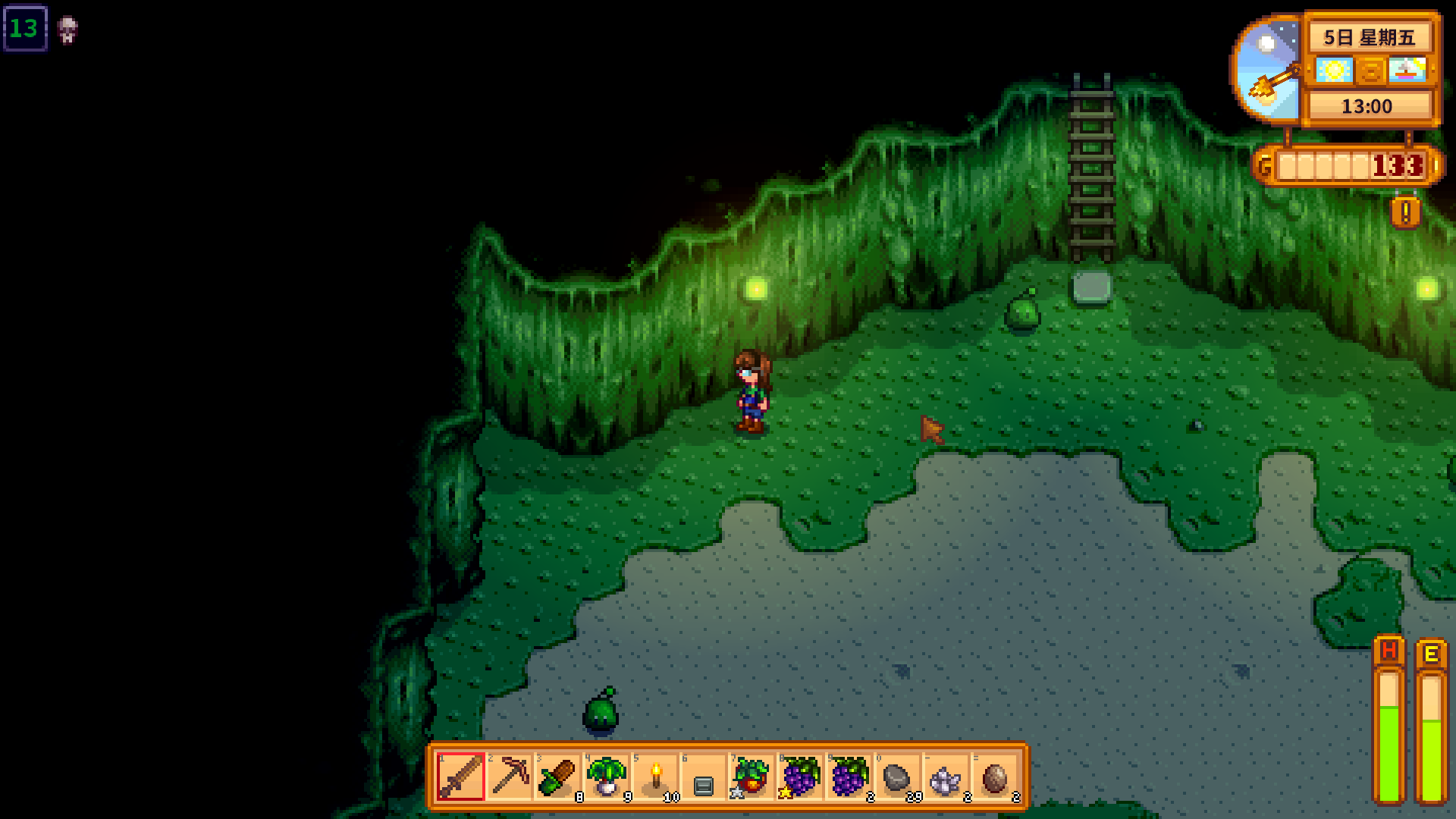Screen dimensions: 1456x819
Task: Select the leafy white-bulb plant stack of 9
Action: 606,777
